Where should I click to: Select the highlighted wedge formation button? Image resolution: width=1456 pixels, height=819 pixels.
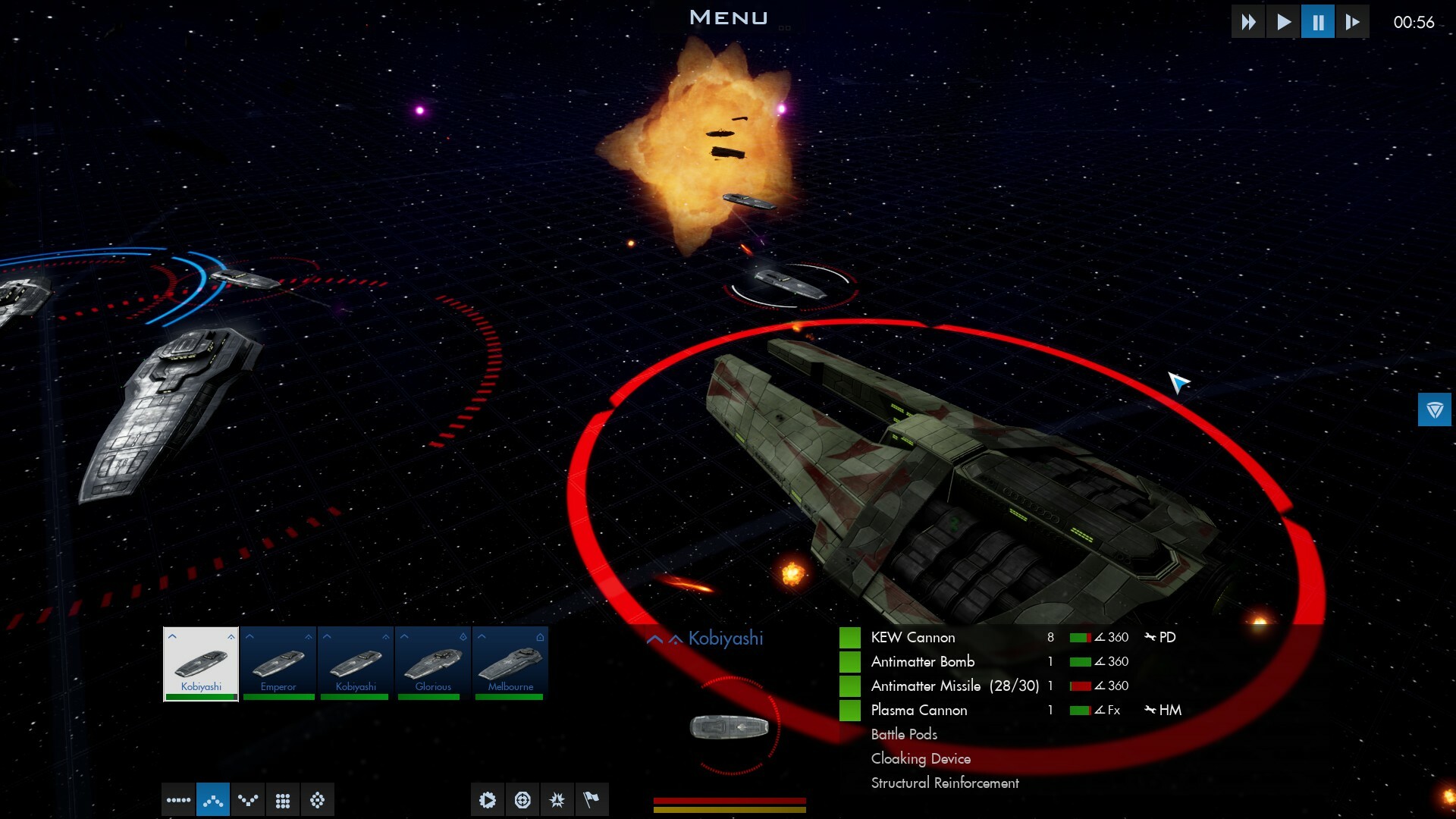[213, 800]
